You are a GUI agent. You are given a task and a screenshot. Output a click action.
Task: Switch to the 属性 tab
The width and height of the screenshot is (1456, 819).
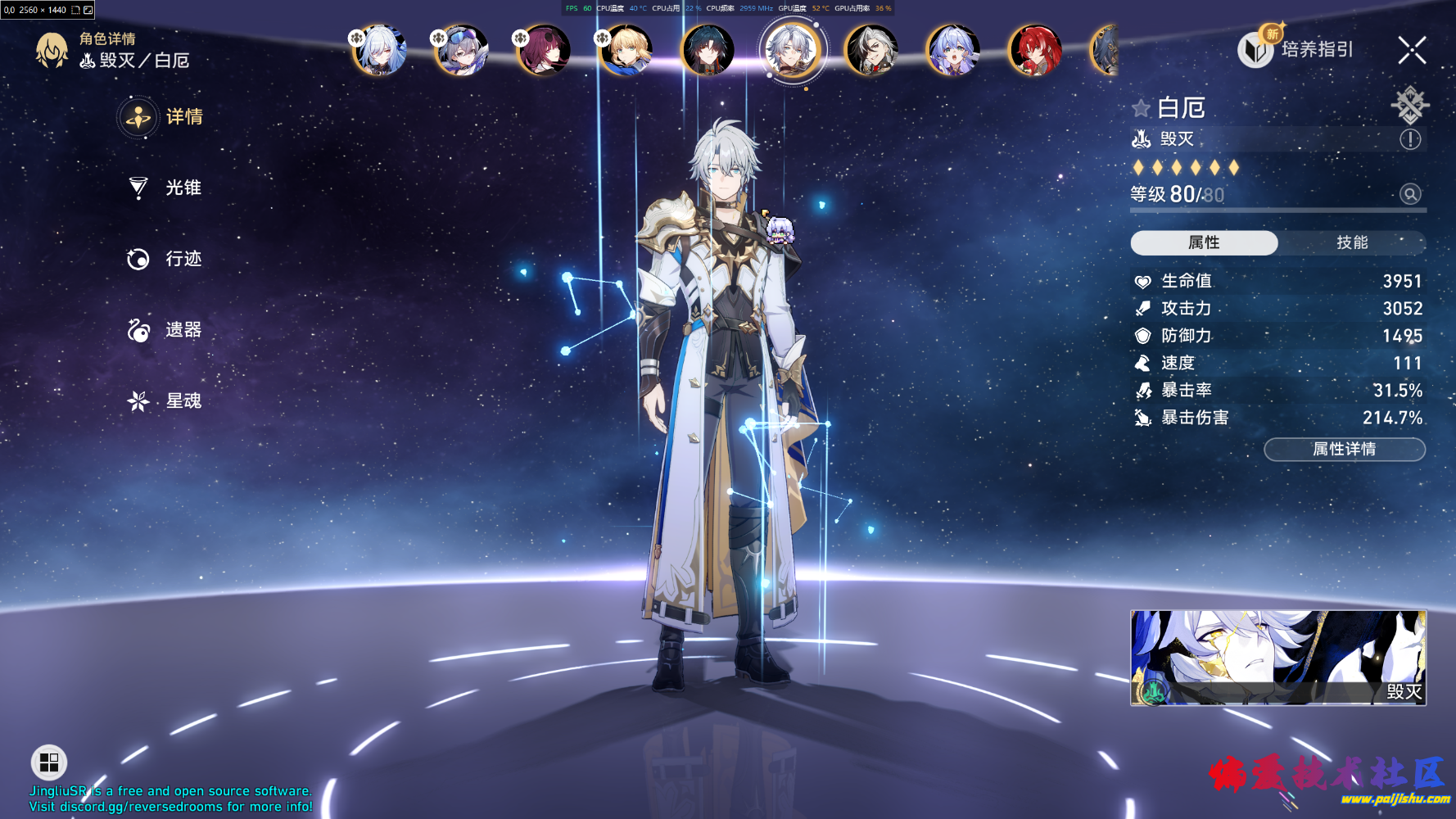pos(1204,242)
